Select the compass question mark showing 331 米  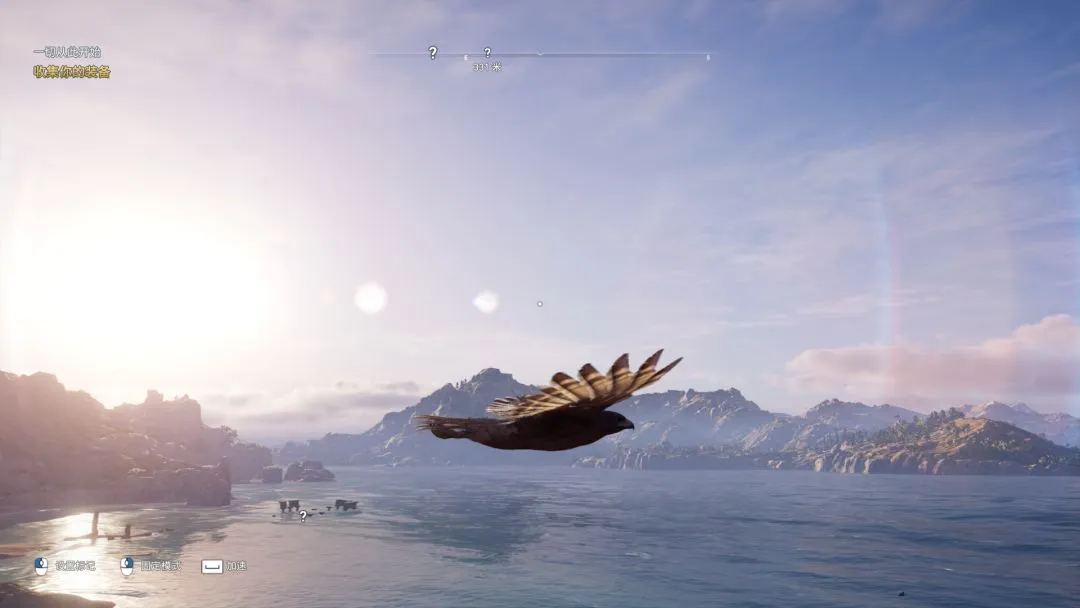tap(487, 53)
